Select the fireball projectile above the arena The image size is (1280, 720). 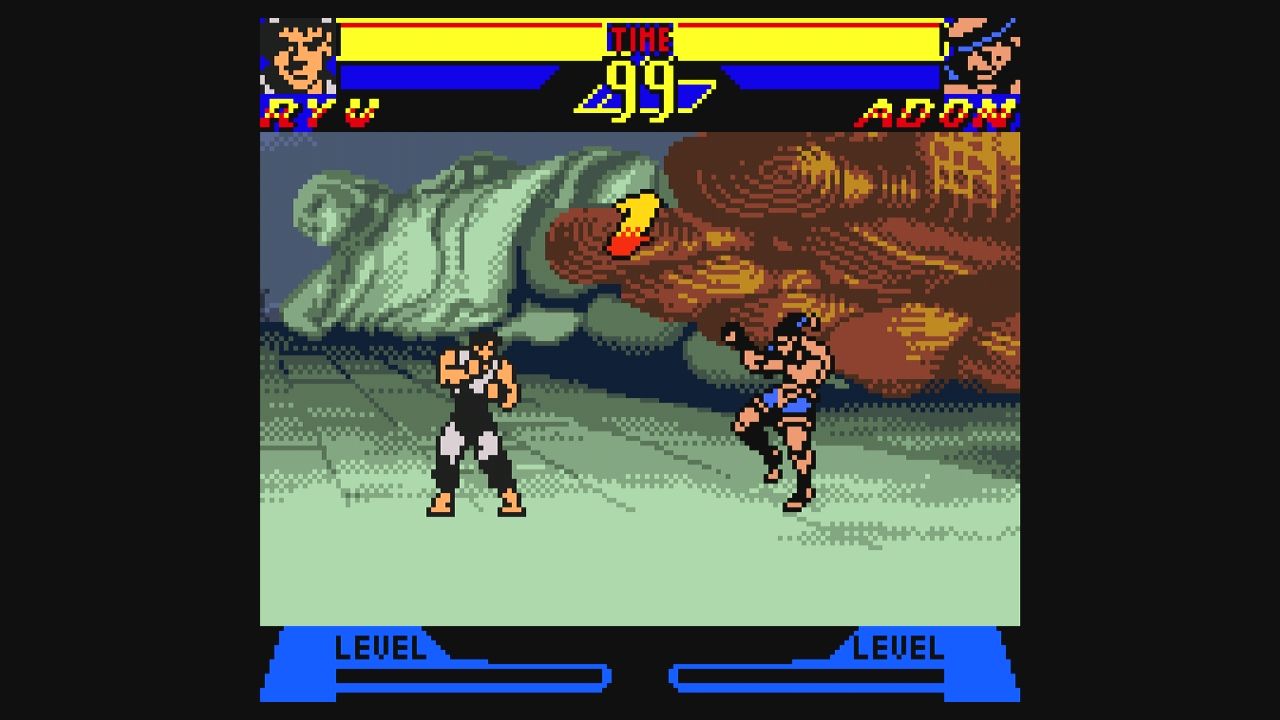[x=632, y=222]
